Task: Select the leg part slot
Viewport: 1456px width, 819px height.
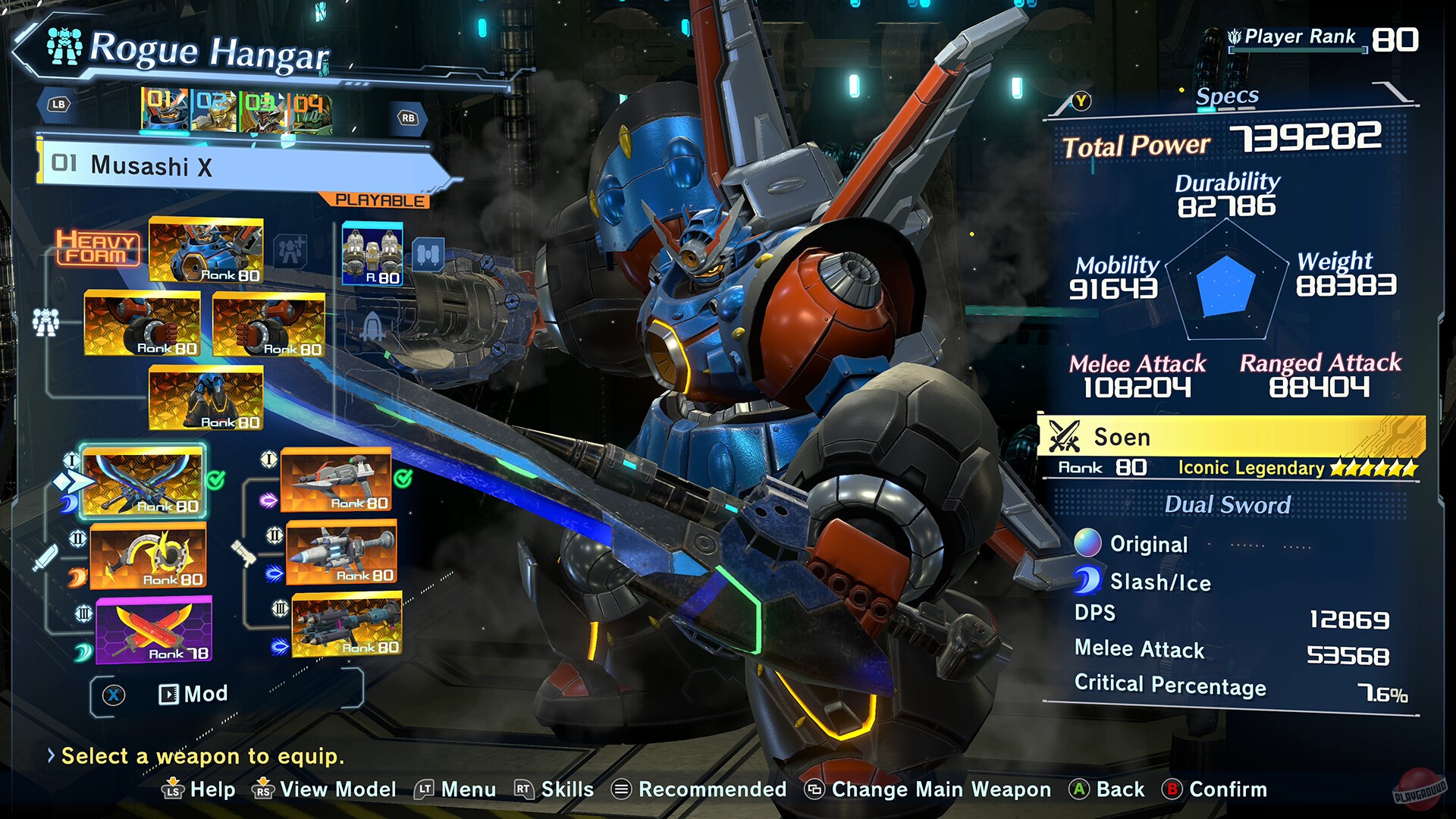Action: [206, 397]
